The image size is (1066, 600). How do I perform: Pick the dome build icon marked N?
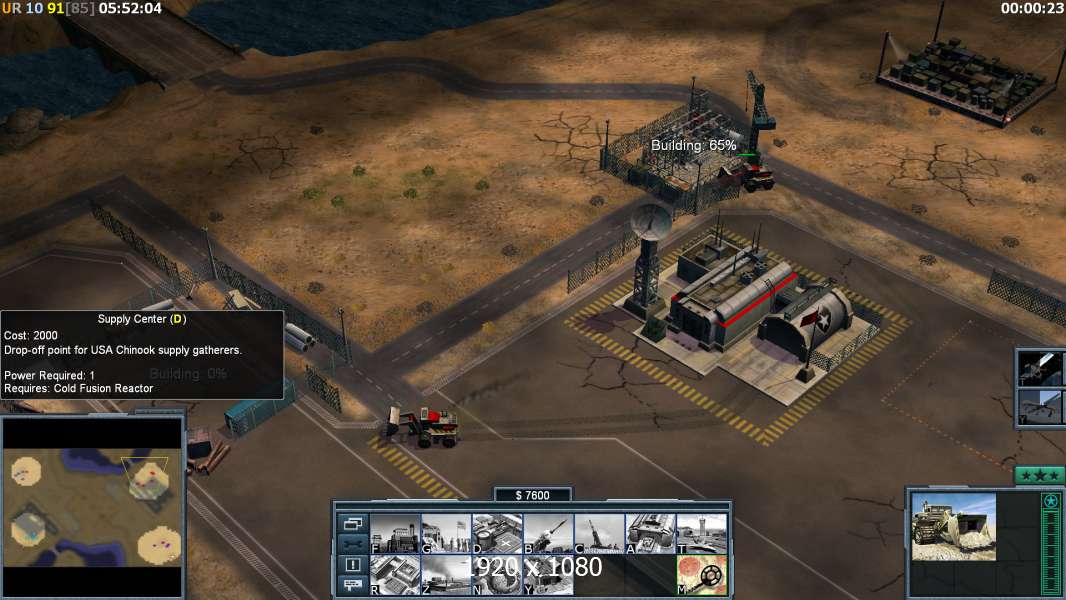(496, 575)
